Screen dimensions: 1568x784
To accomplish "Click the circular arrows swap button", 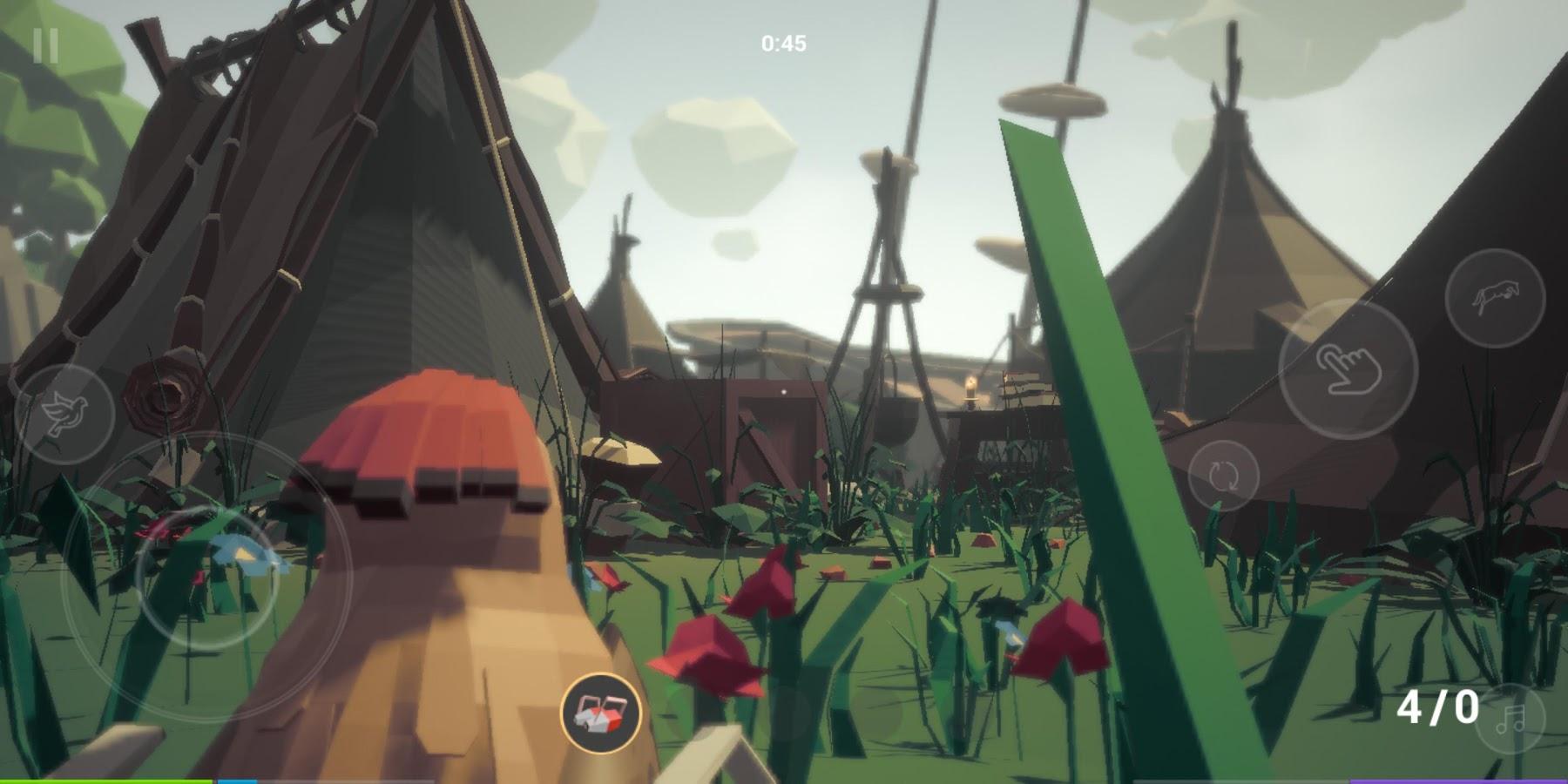I will (x=1223, y=476).
